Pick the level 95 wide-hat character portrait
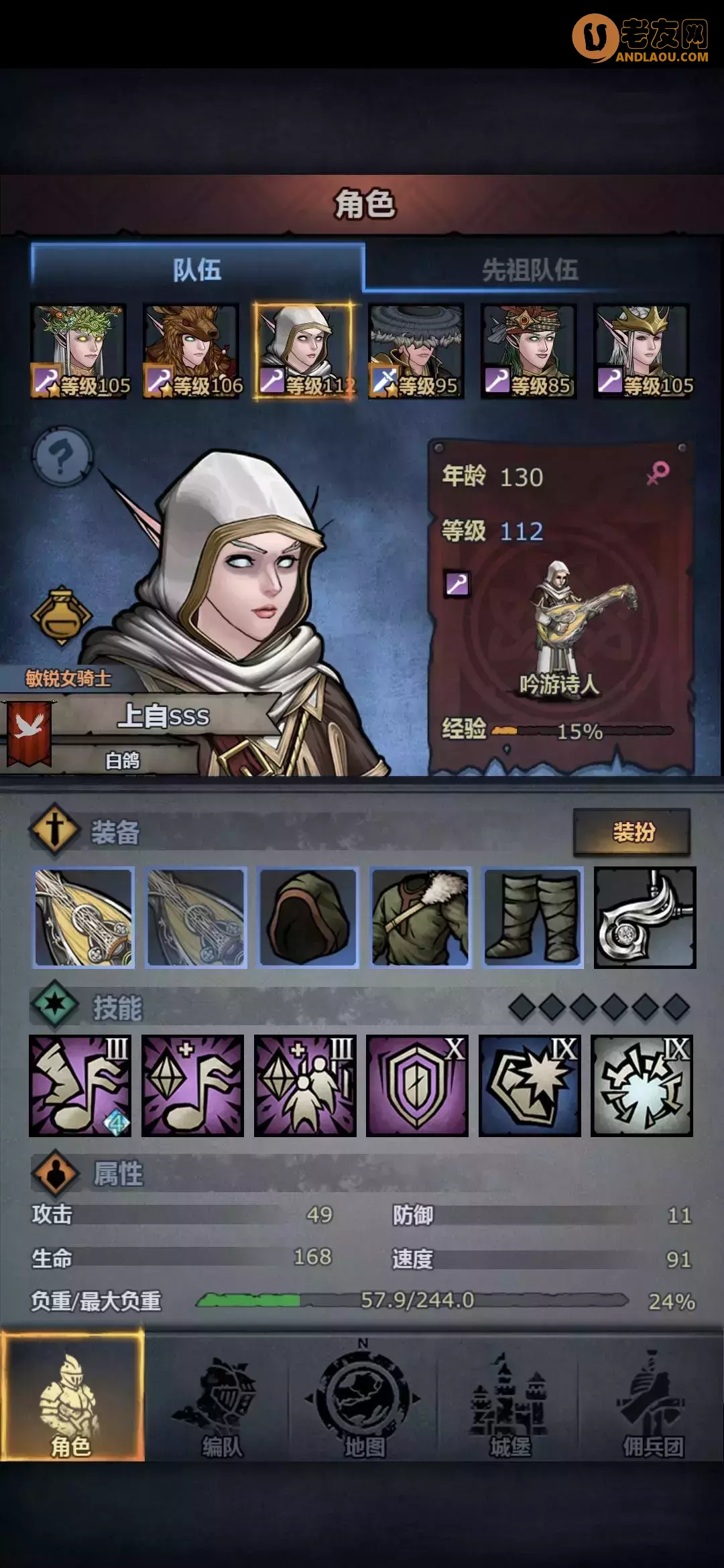724x1568 pixels. coord(416,350)
